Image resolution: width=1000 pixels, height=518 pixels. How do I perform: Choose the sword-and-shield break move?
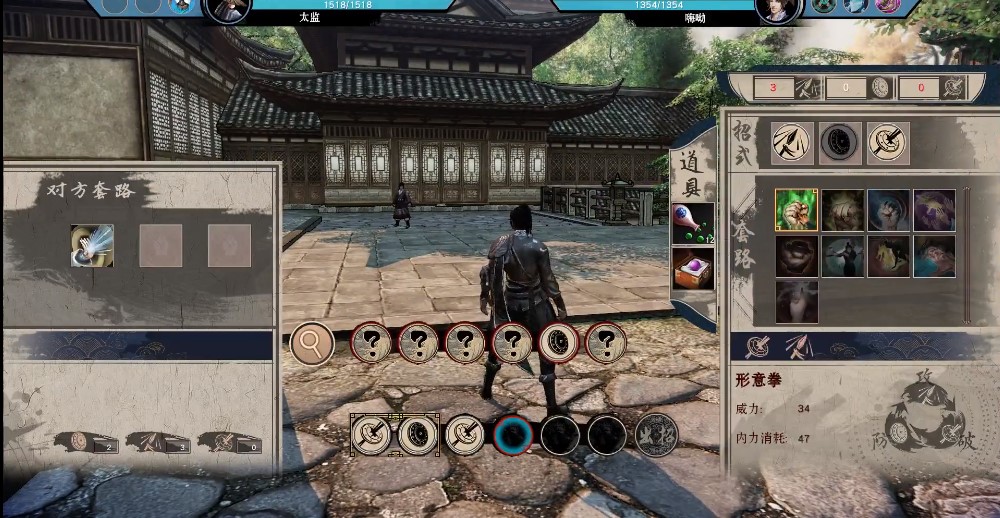887,143
